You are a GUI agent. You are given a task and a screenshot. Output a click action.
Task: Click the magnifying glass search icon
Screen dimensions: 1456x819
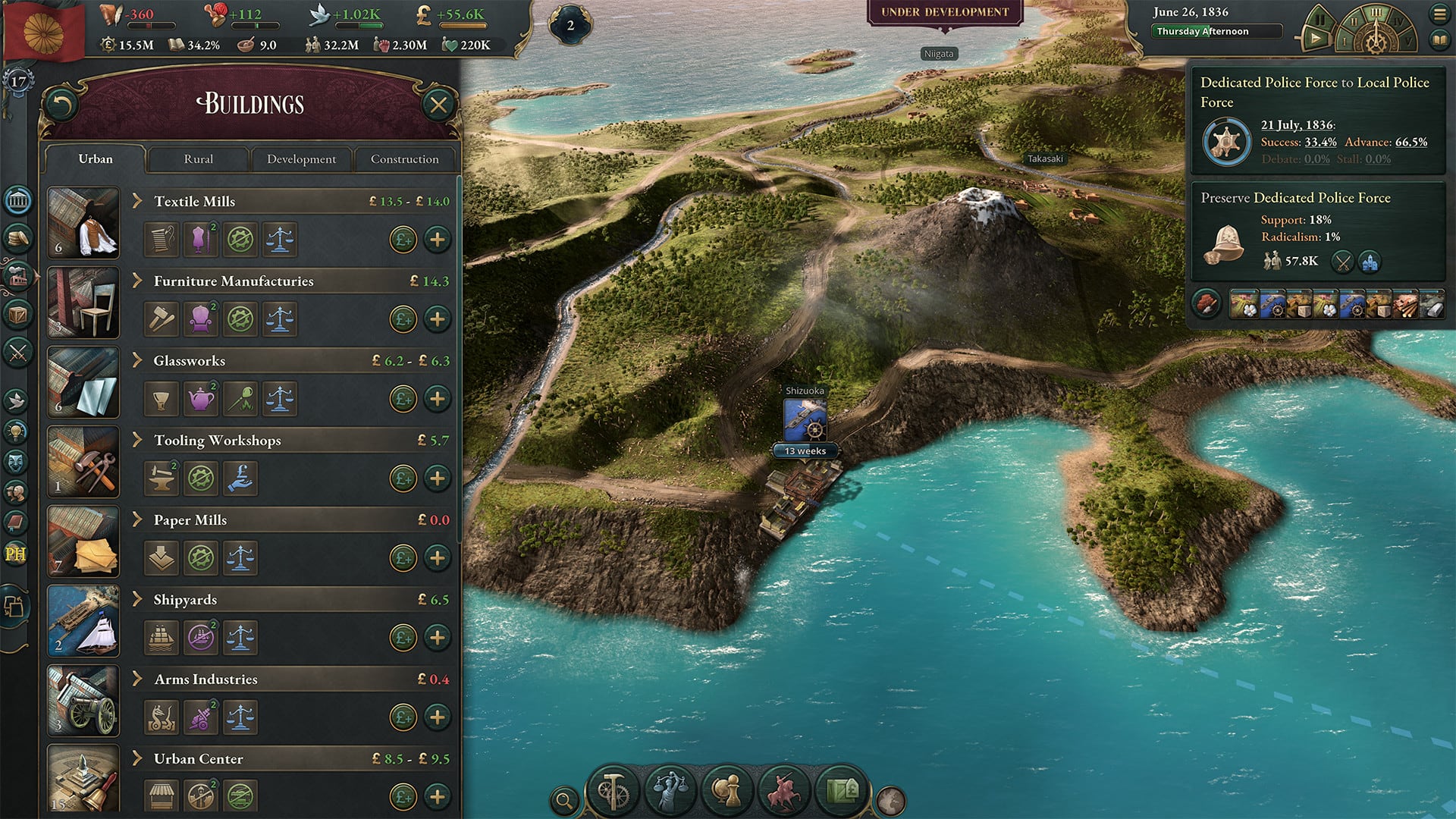click(564, 799)
